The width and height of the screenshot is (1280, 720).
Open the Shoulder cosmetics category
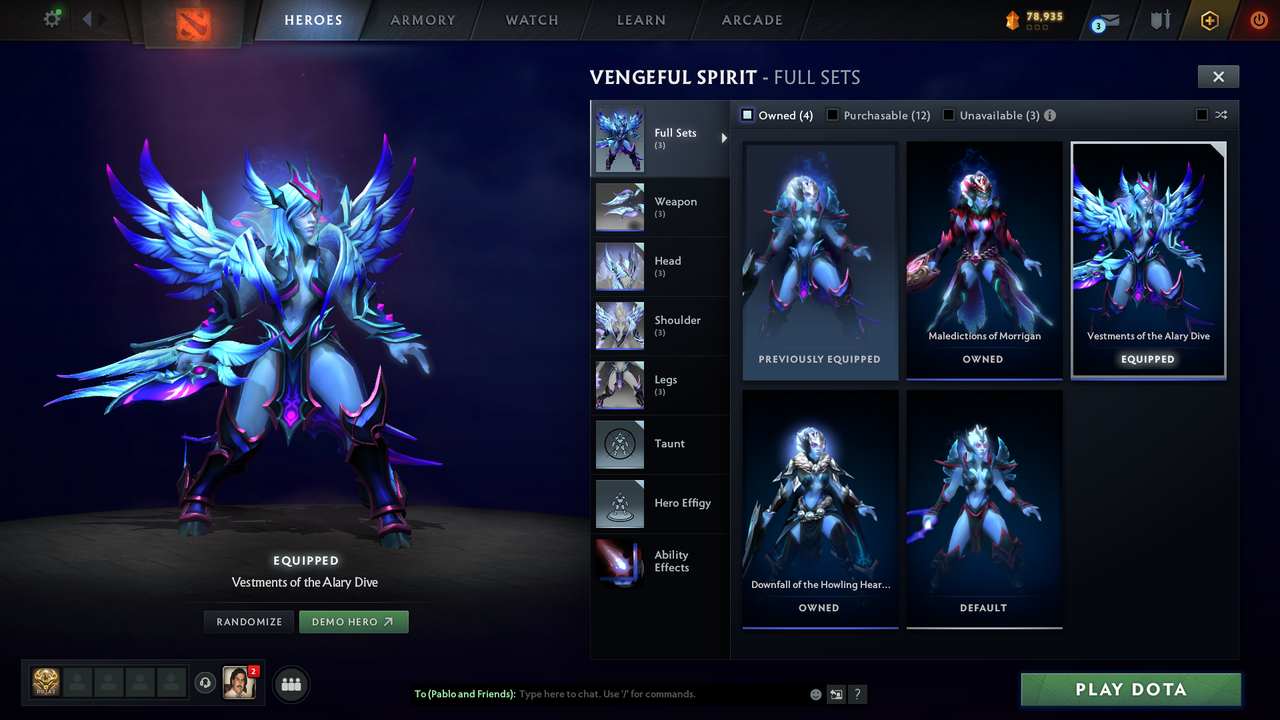pyautogui.click(x=660, y=325)
